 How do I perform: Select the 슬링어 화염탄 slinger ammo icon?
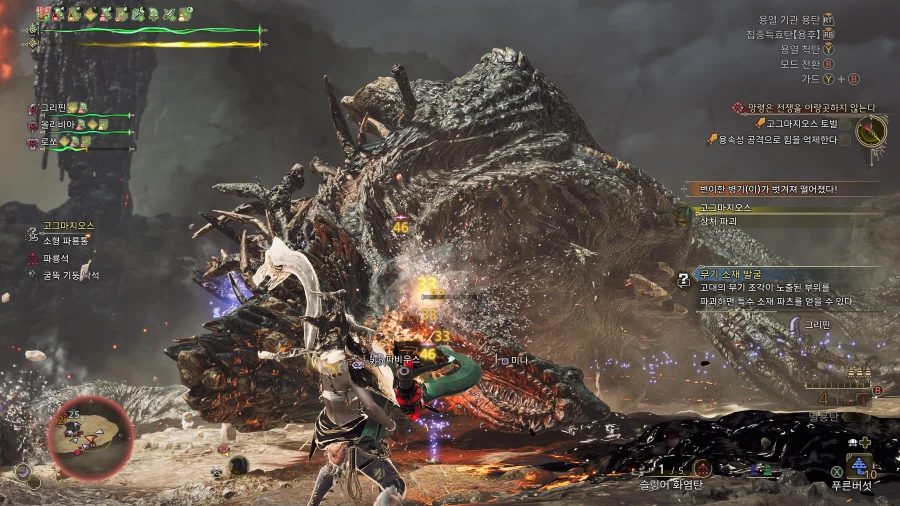[x=702, y=468]
